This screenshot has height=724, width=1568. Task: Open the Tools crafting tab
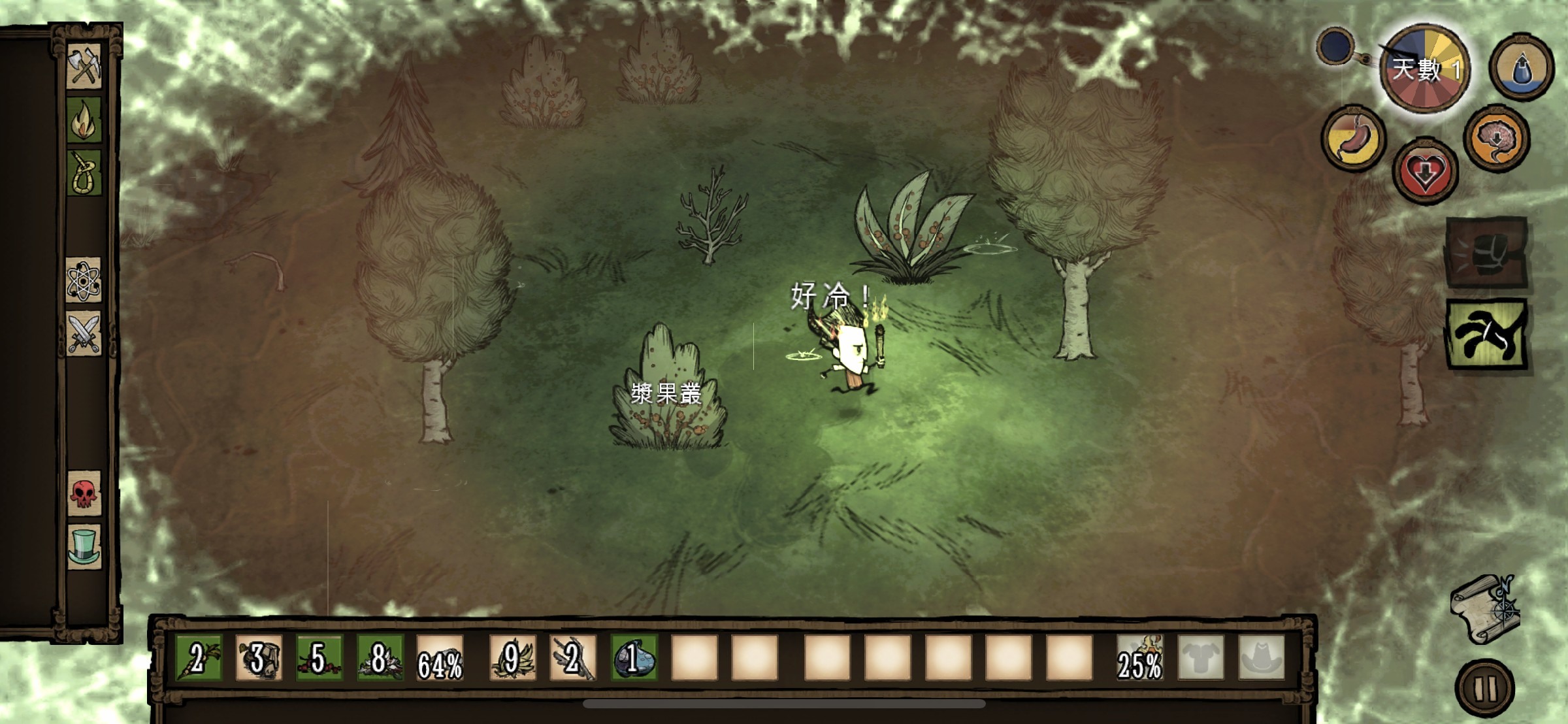[84, 66]
